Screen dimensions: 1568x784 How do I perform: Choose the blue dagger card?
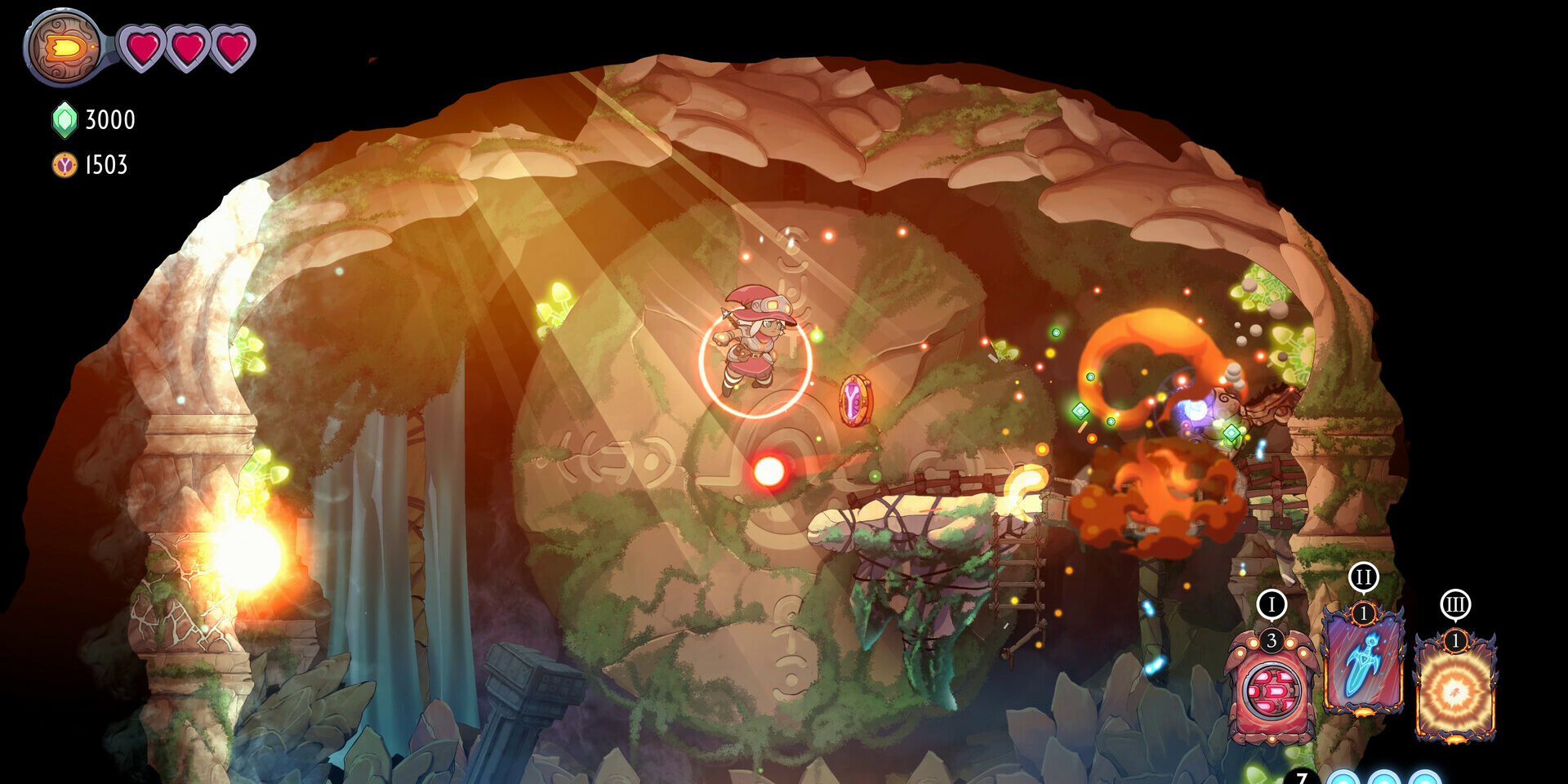point(1362,661)
